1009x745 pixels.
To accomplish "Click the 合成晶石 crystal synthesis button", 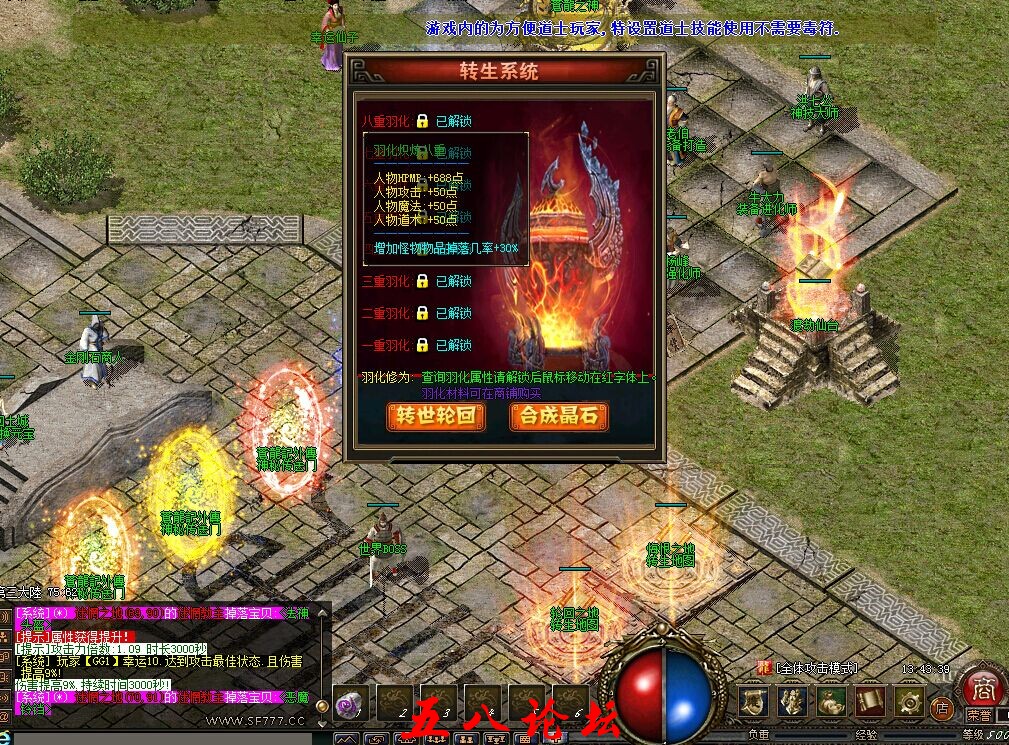I will 559,416.
